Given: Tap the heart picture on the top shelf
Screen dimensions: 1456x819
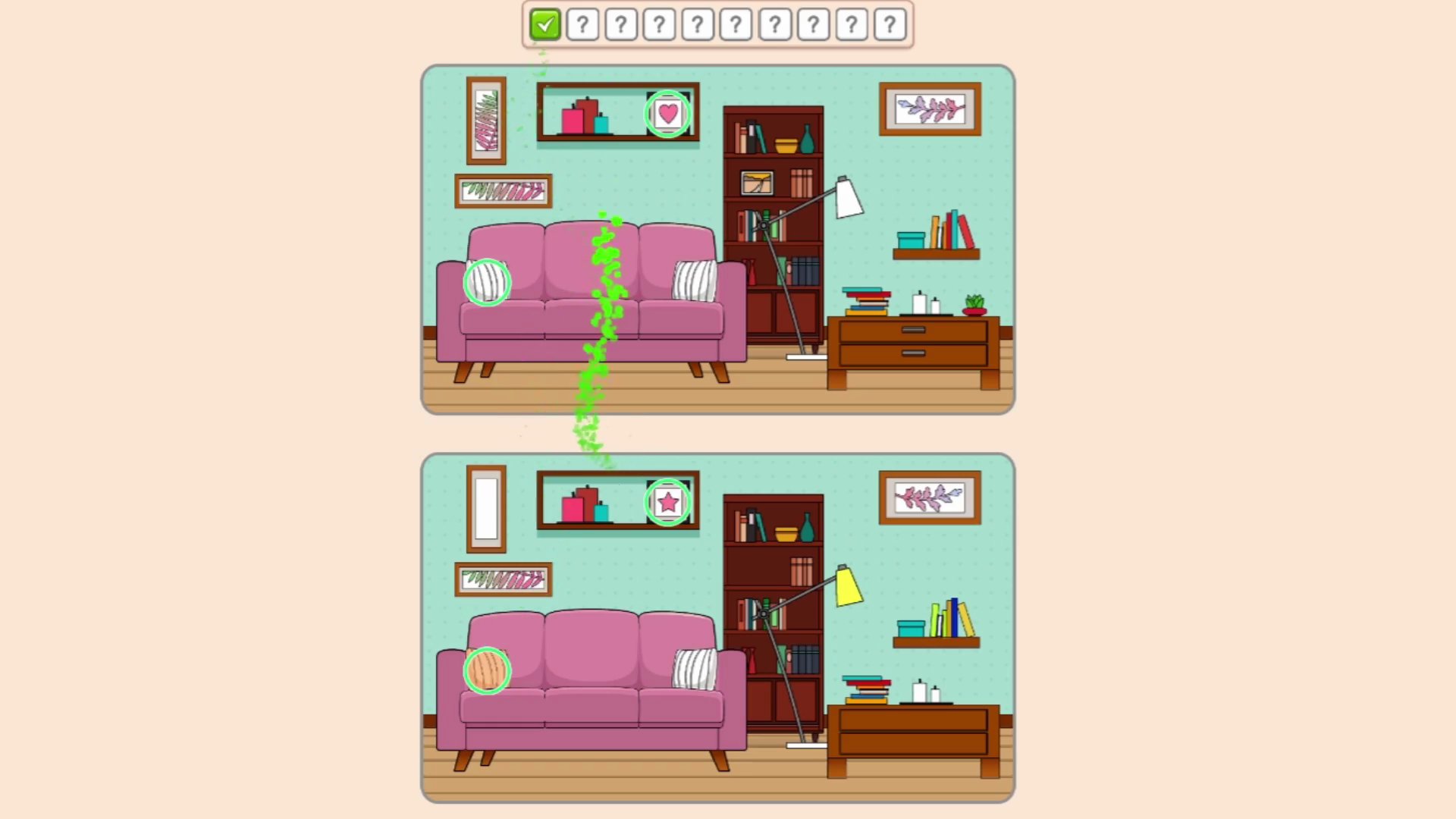Looking at the screenshot, I should [667, 114].
